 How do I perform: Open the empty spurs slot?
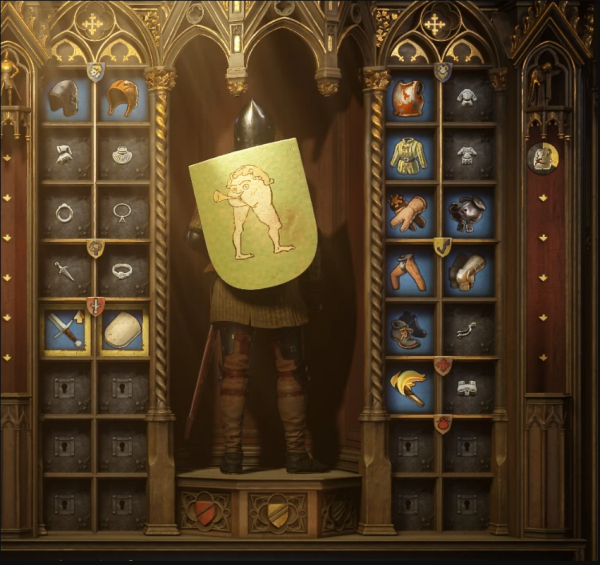(x=467, y=330)
